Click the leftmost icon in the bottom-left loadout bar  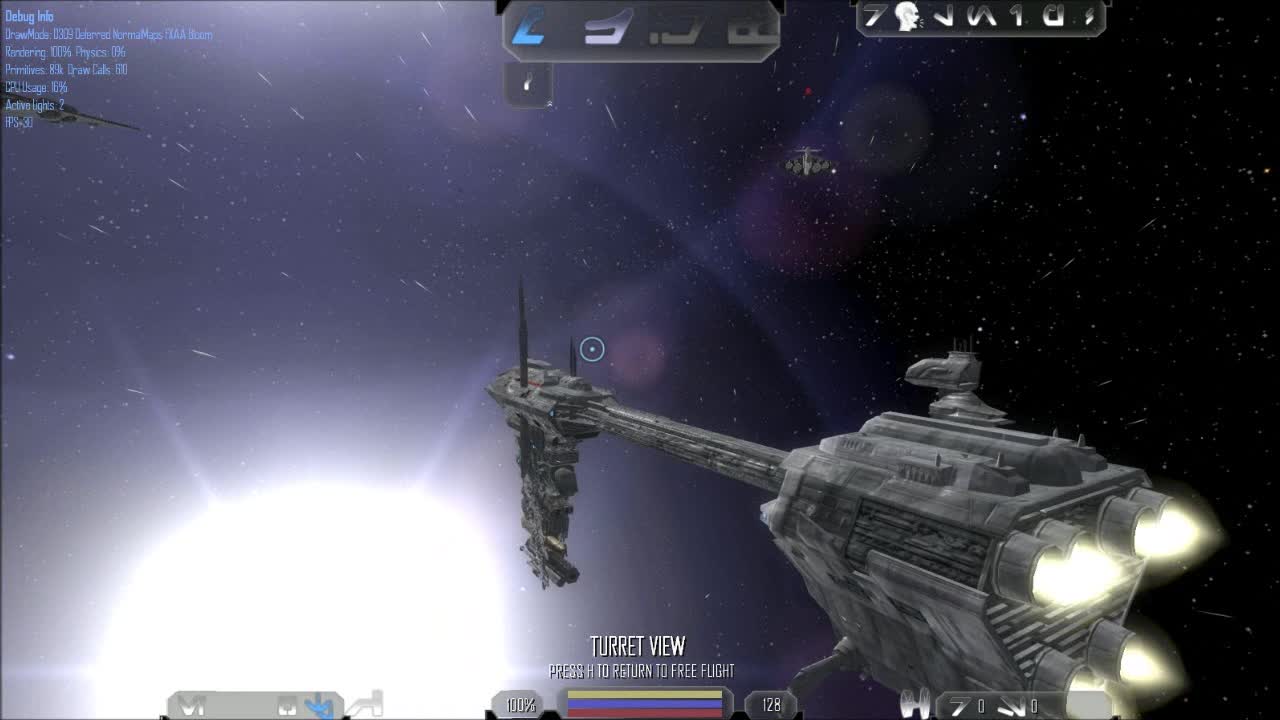pos(190,704)
